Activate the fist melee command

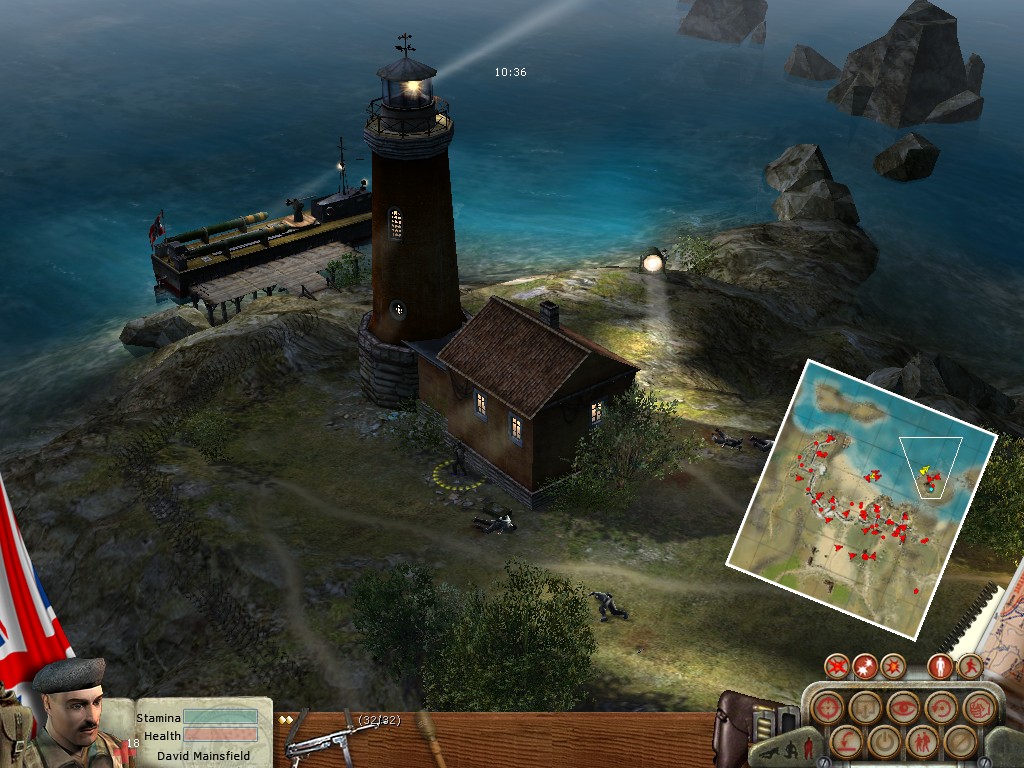pyautogui.click(x=978, y=707)
